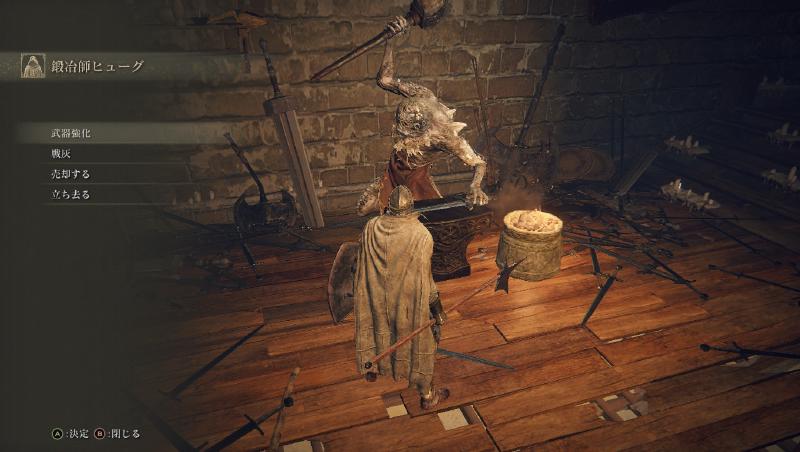Open the 戦灰 Ashes of War option
Viewport: 800px width, 452px height.
point(63,153)
